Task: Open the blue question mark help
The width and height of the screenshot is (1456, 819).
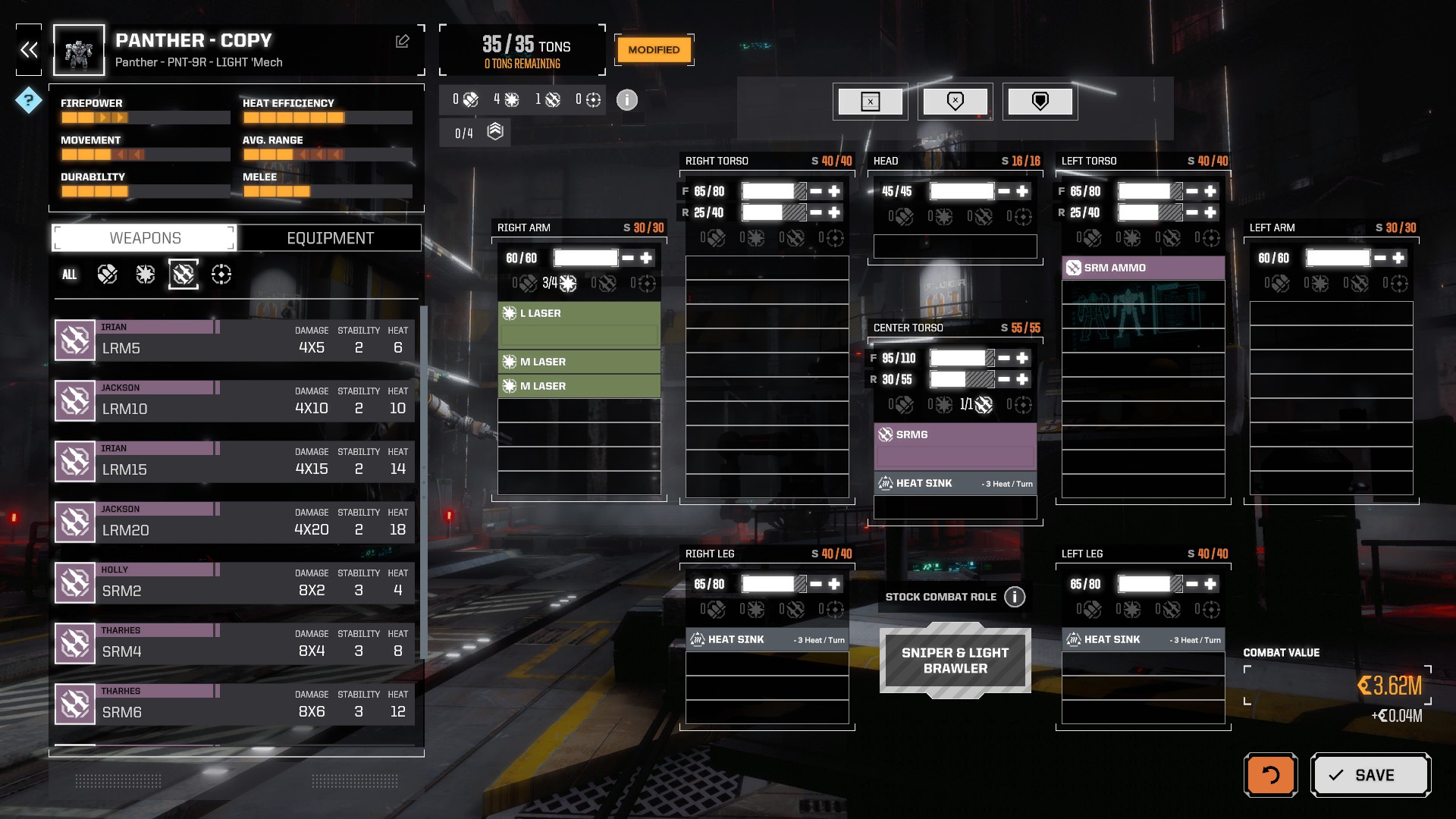Action: pyautogui.click(x=29, y=99)
